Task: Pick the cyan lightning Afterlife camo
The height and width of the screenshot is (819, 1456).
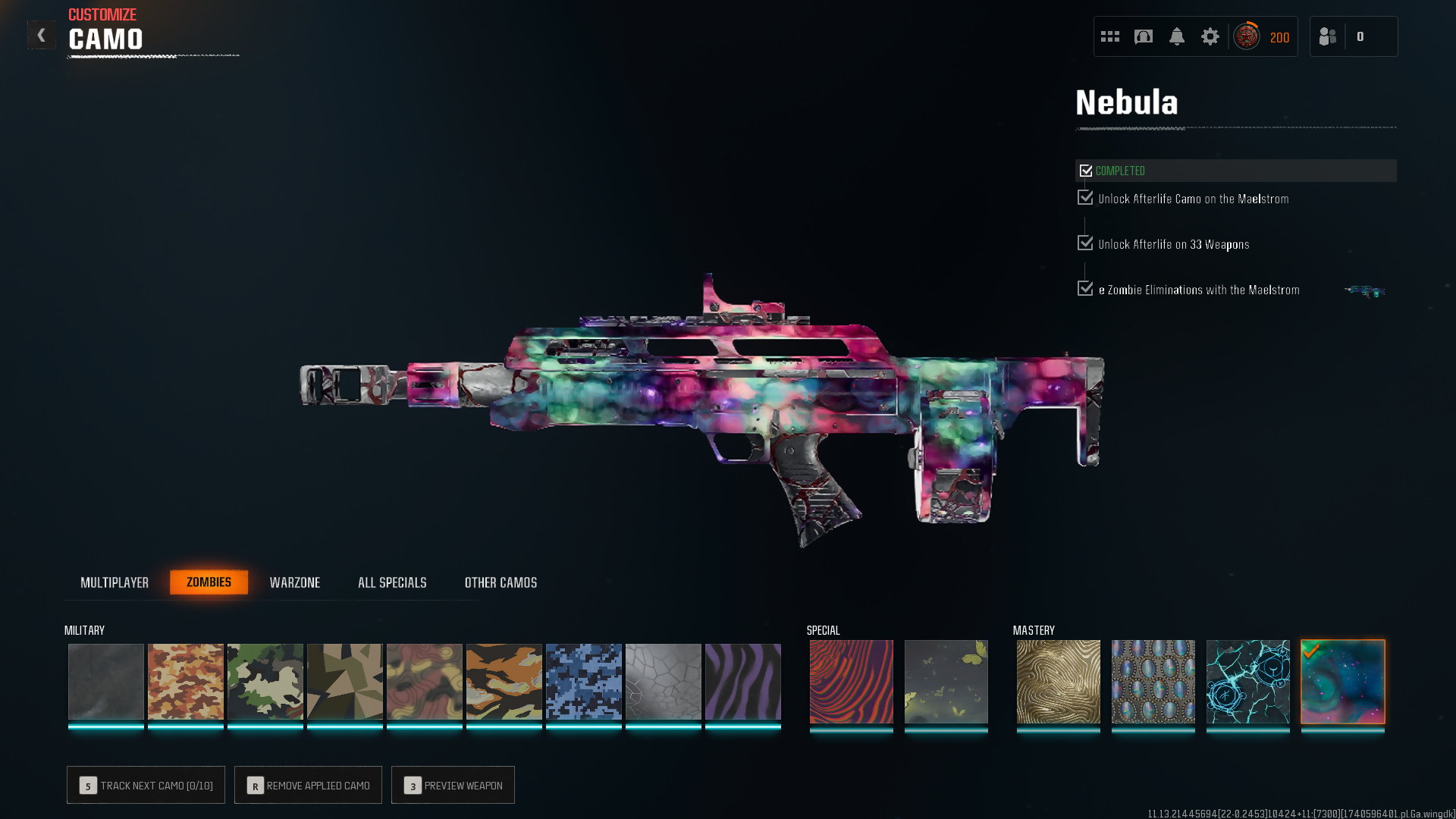Action: pyautogui.click(x=1247, y=682)
